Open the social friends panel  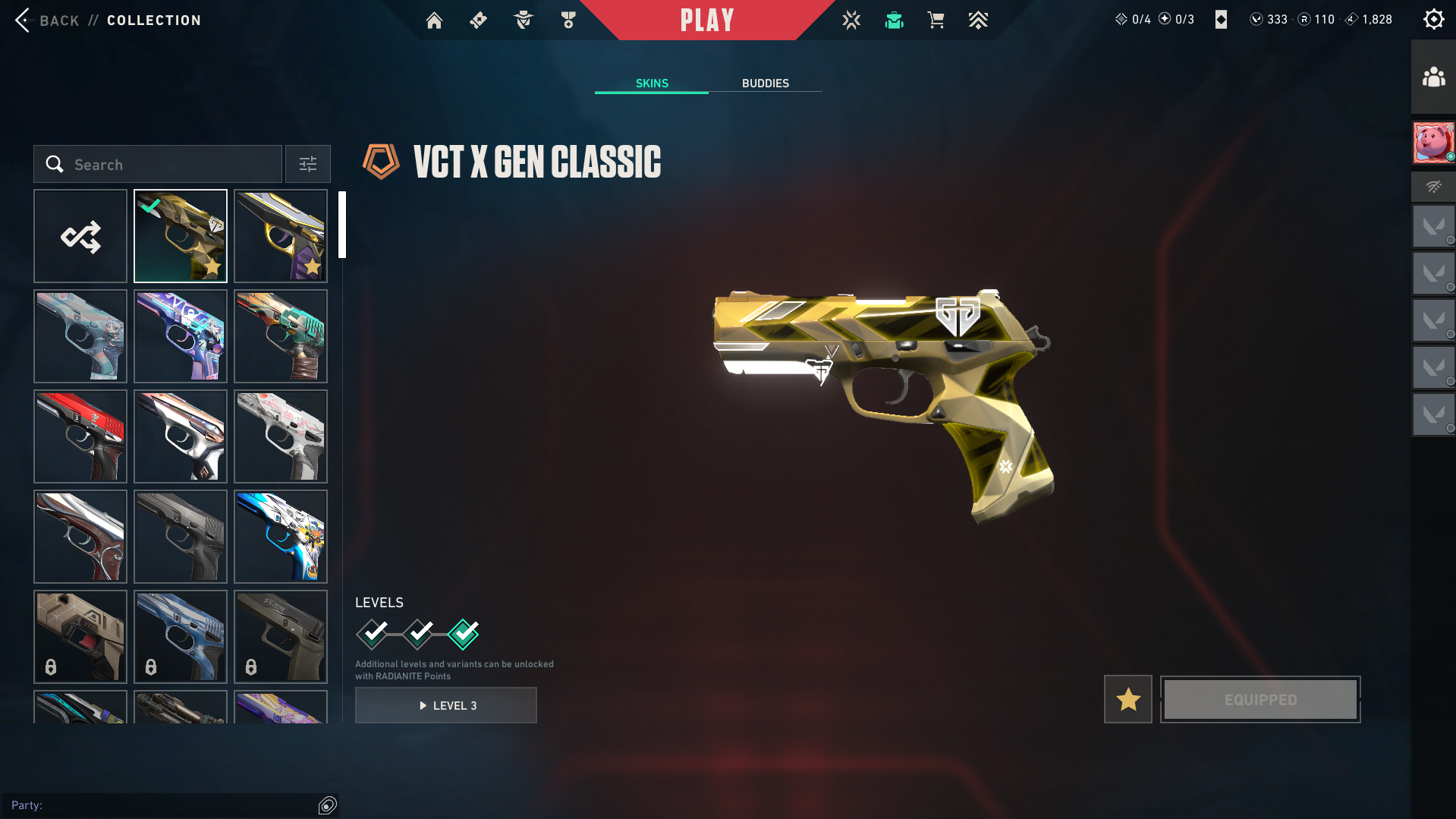pyautogui.click(x=1433, y=77)
